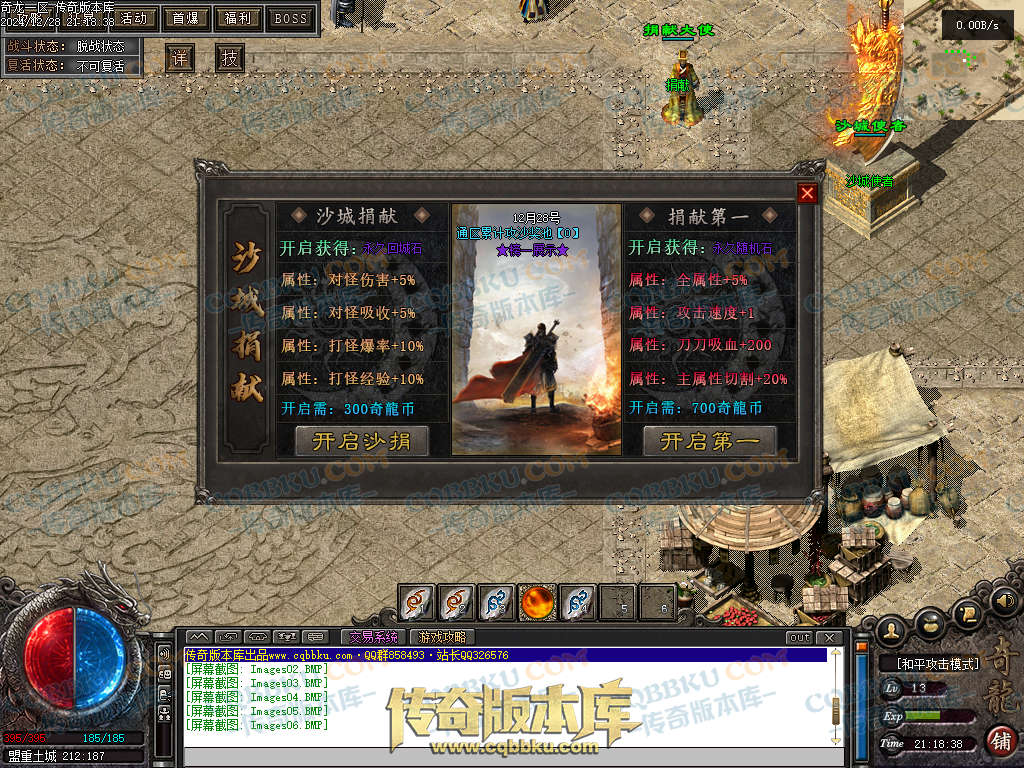Activate the fireball skill in the hotbar

coord(537,602)
